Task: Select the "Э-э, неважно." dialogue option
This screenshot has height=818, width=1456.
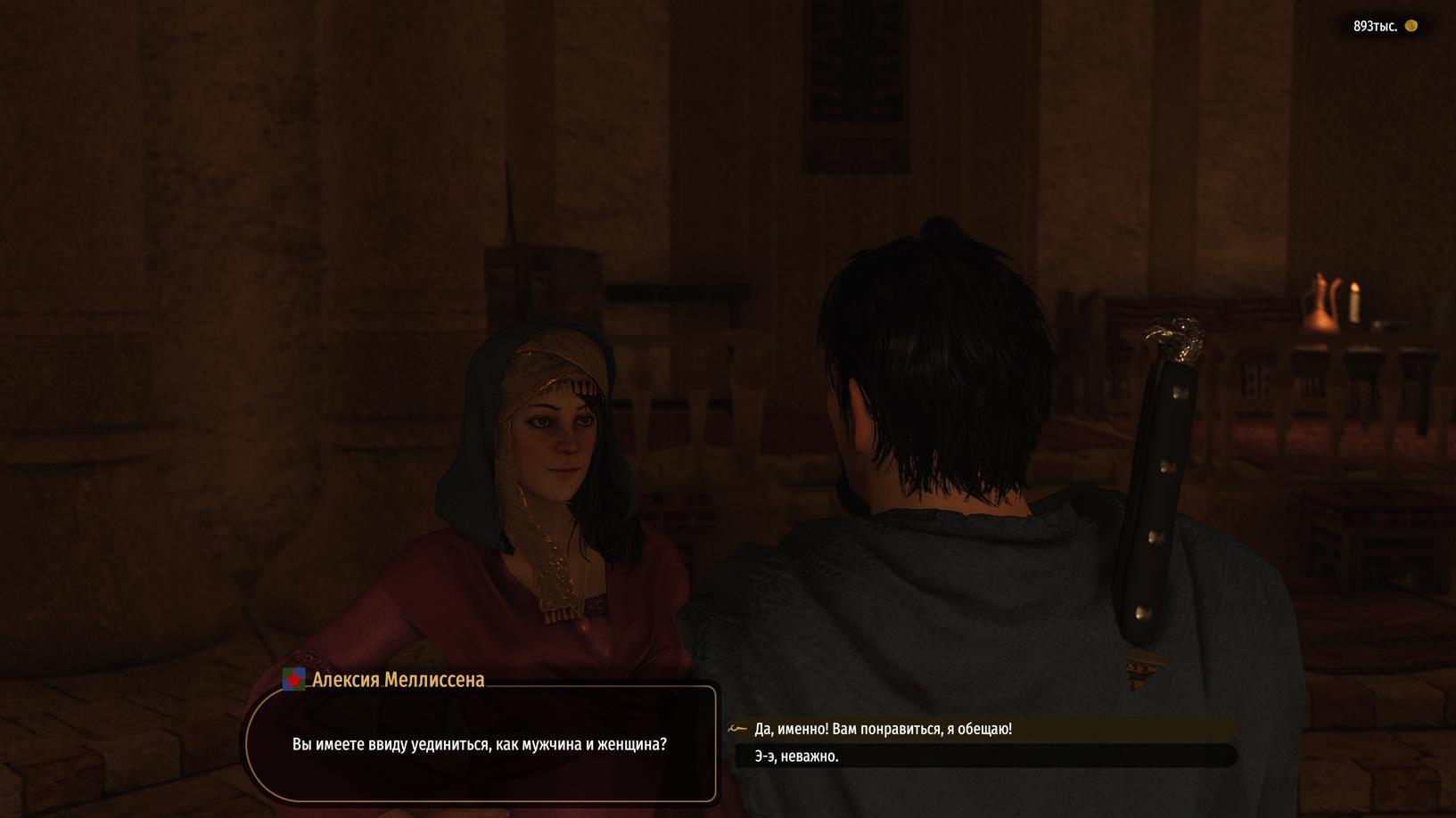Action: click(x=796, y=757)
